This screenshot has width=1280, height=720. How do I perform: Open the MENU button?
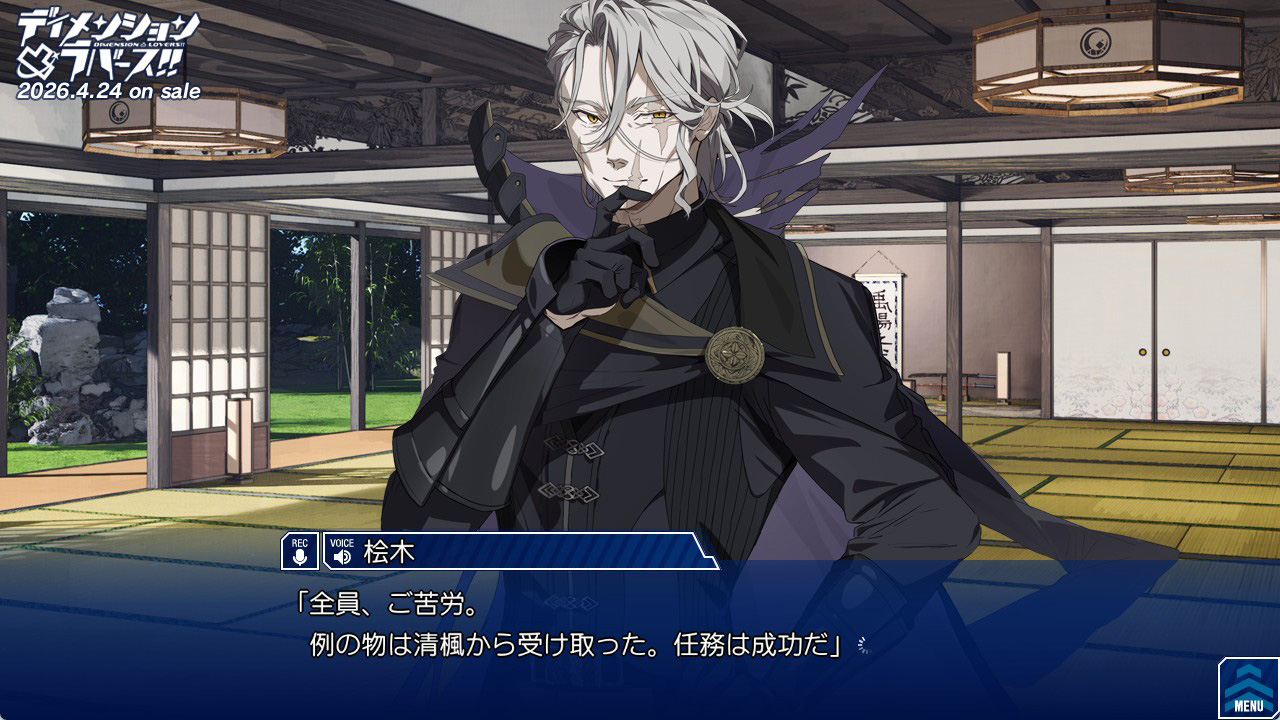click(1249, 688)
